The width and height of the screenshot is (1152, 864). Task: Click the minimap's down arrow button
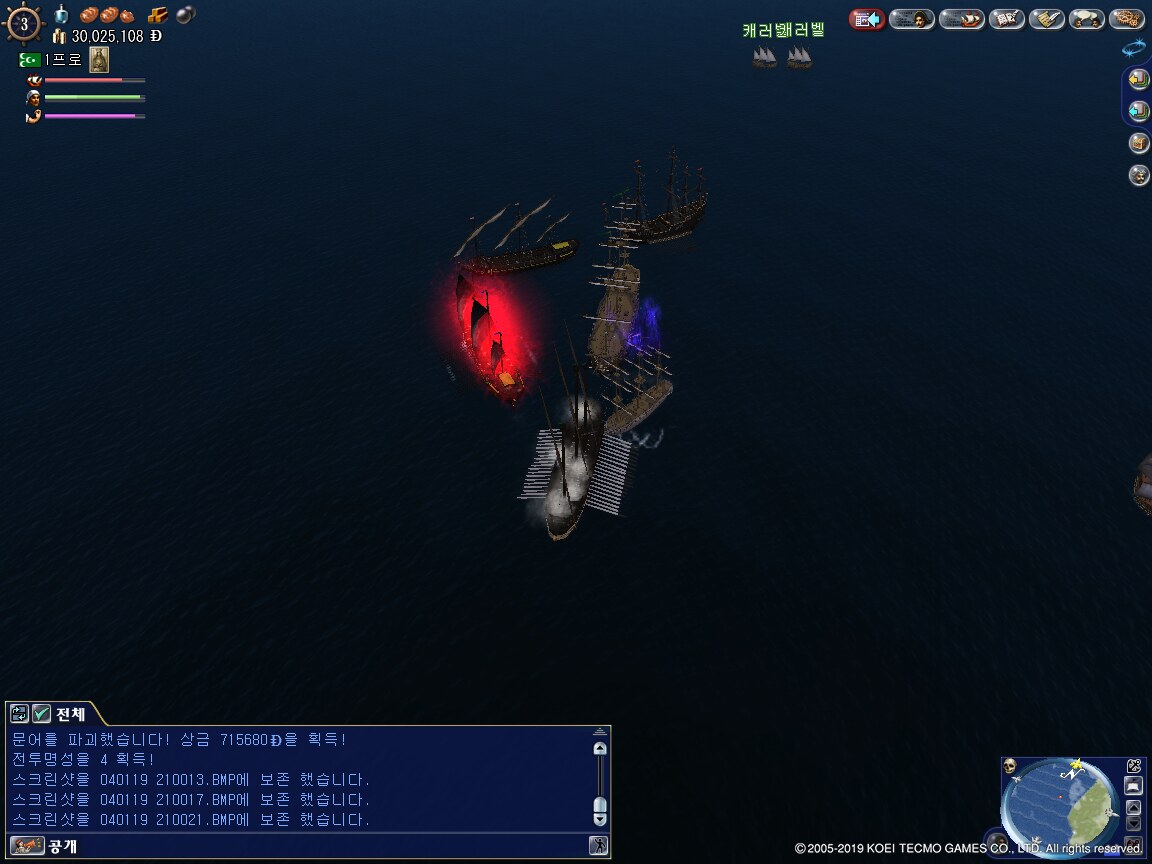click(x=1133, y=824)
